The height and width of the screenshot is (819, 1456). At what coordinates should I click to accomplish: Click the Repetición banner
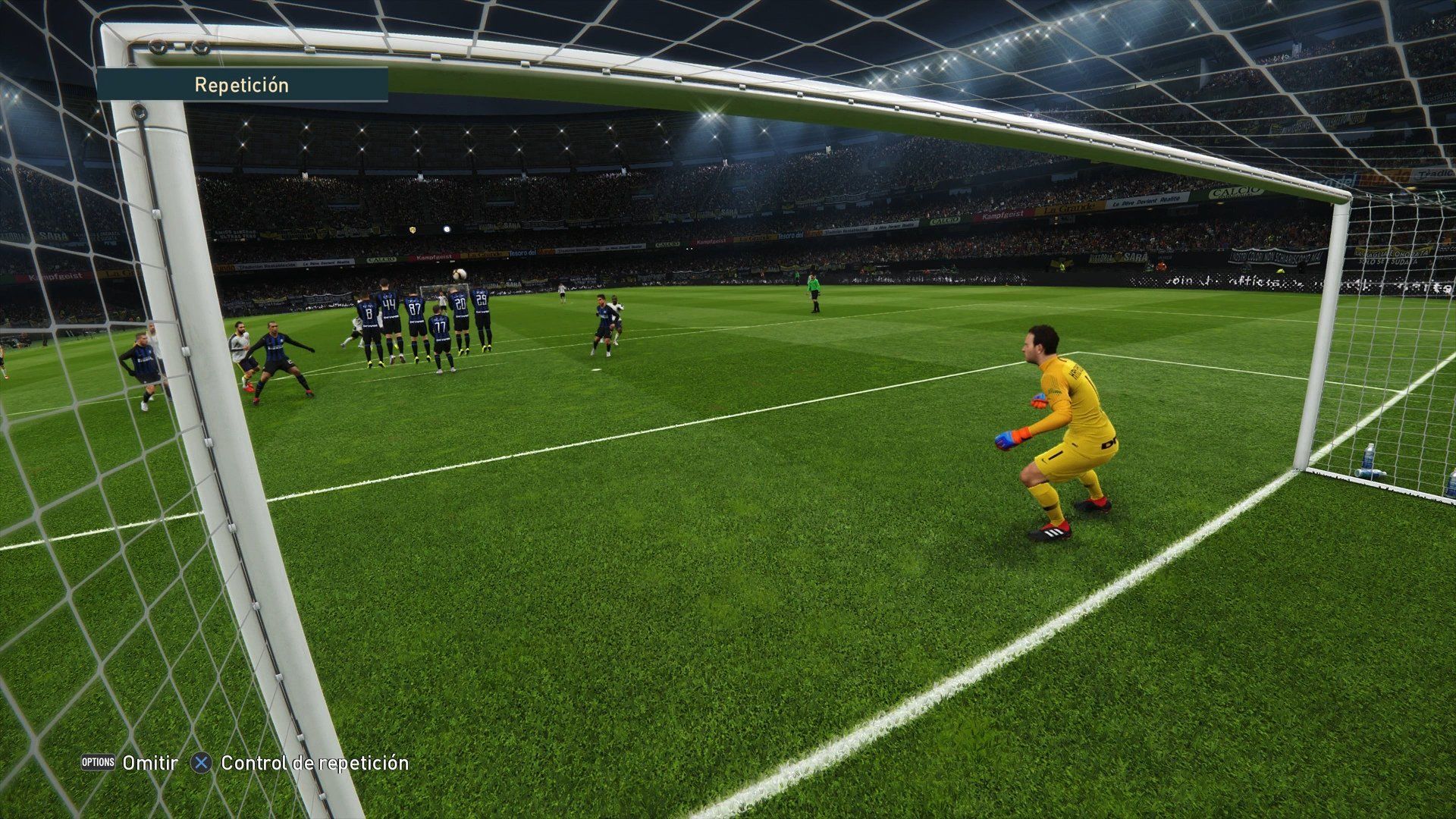(x=241, y=85)
